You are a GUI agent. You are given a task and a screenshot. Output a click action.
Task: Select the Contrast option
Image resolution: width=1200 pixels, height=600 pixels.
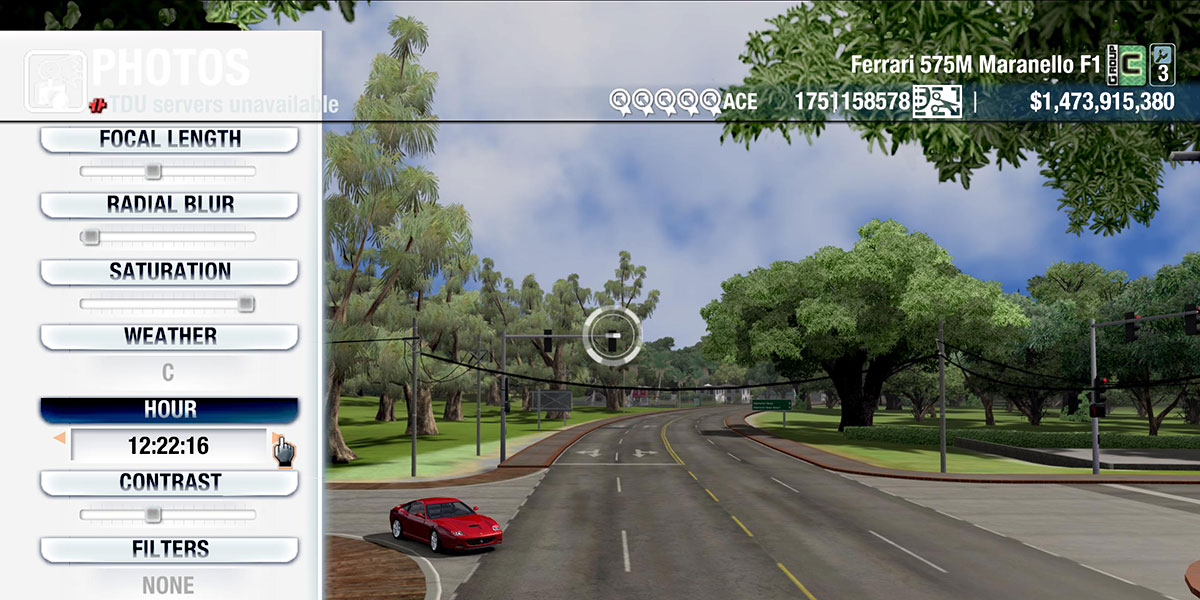click(169, 482)
